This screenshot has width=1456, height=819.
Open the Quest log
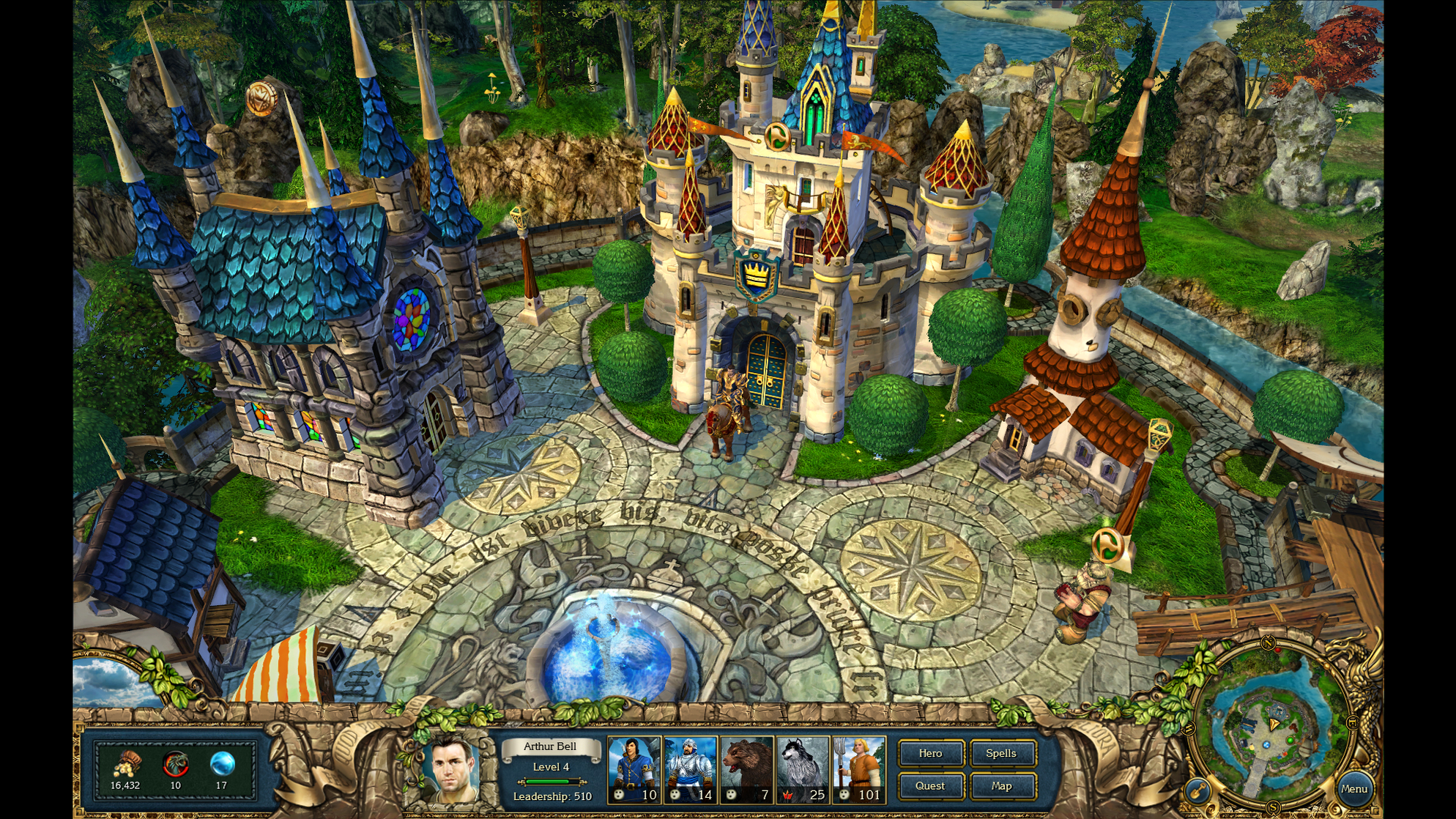(x=930, y=786)
